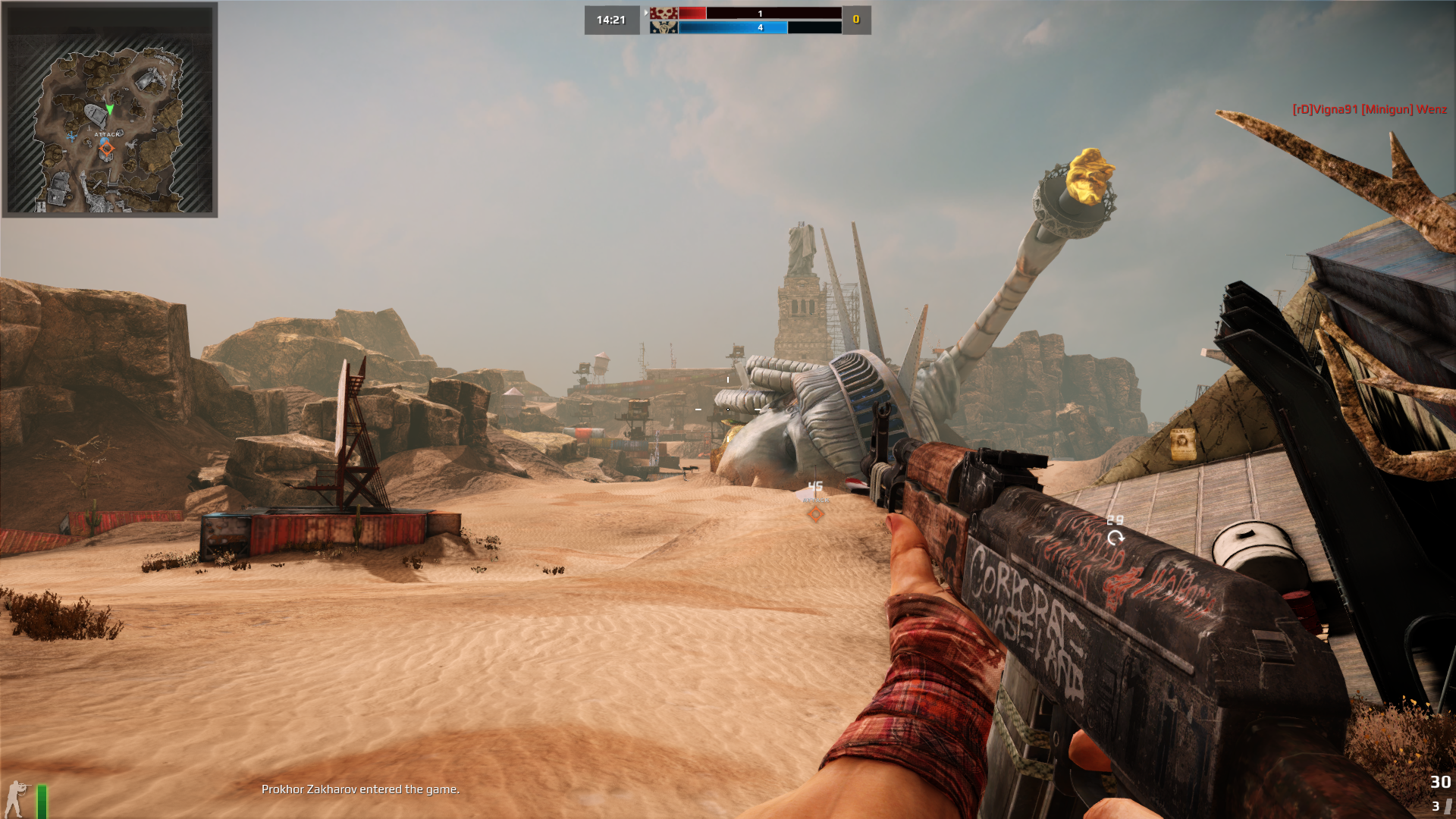Screen dimensions: 1456x819
Task: Click the circular reload arrow indicator
Action: 1115,538
